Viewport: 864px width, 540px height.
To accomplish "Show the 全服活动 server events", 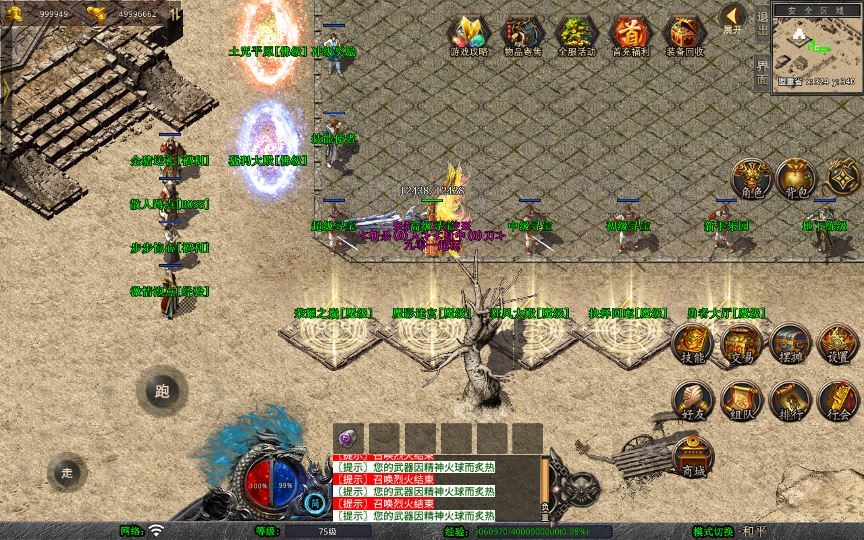I will click(578, 34).
